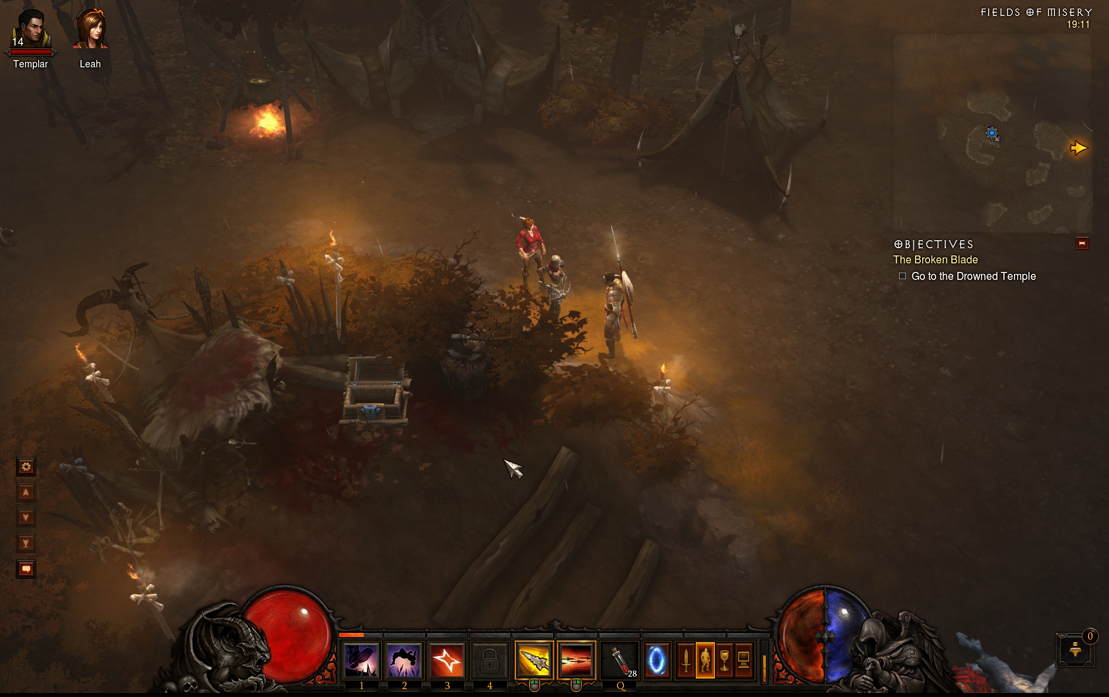Select The Broken Blade quest title
The height and width of the screenshot is (697, 1109).
[x=935, y=260]
